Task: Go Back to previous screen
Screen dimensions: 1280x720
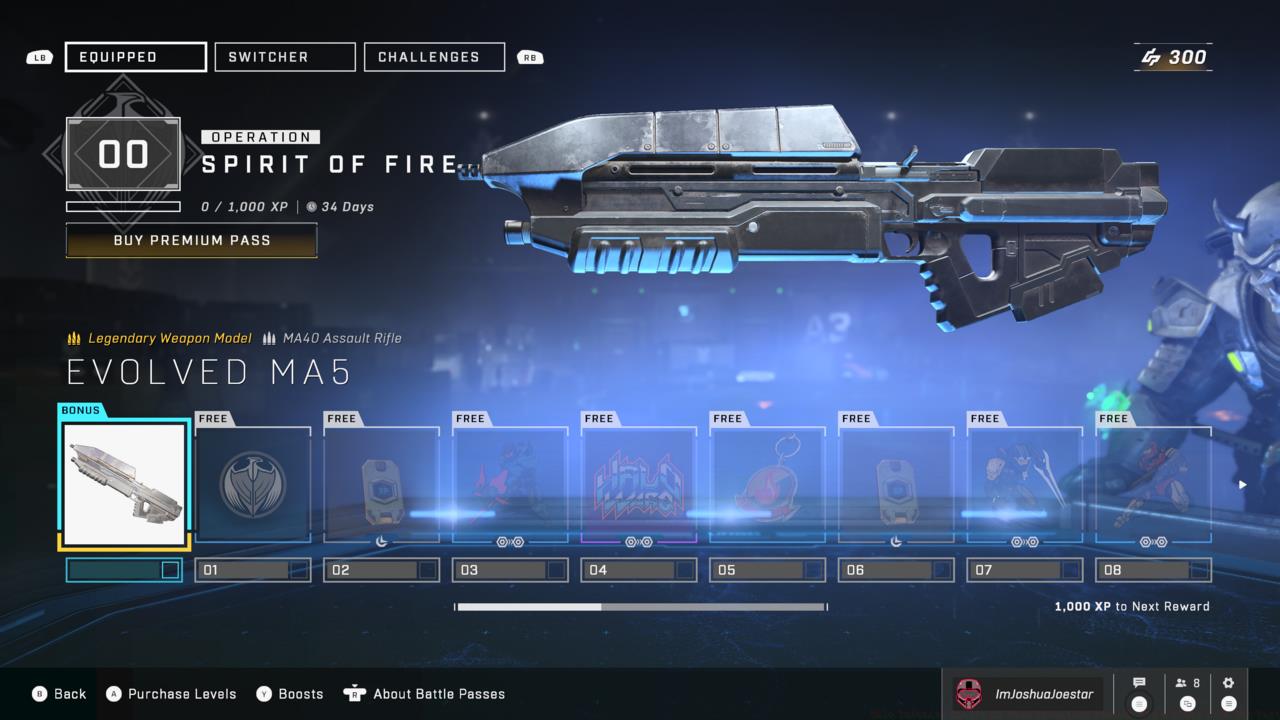Action: click(60, 694)
